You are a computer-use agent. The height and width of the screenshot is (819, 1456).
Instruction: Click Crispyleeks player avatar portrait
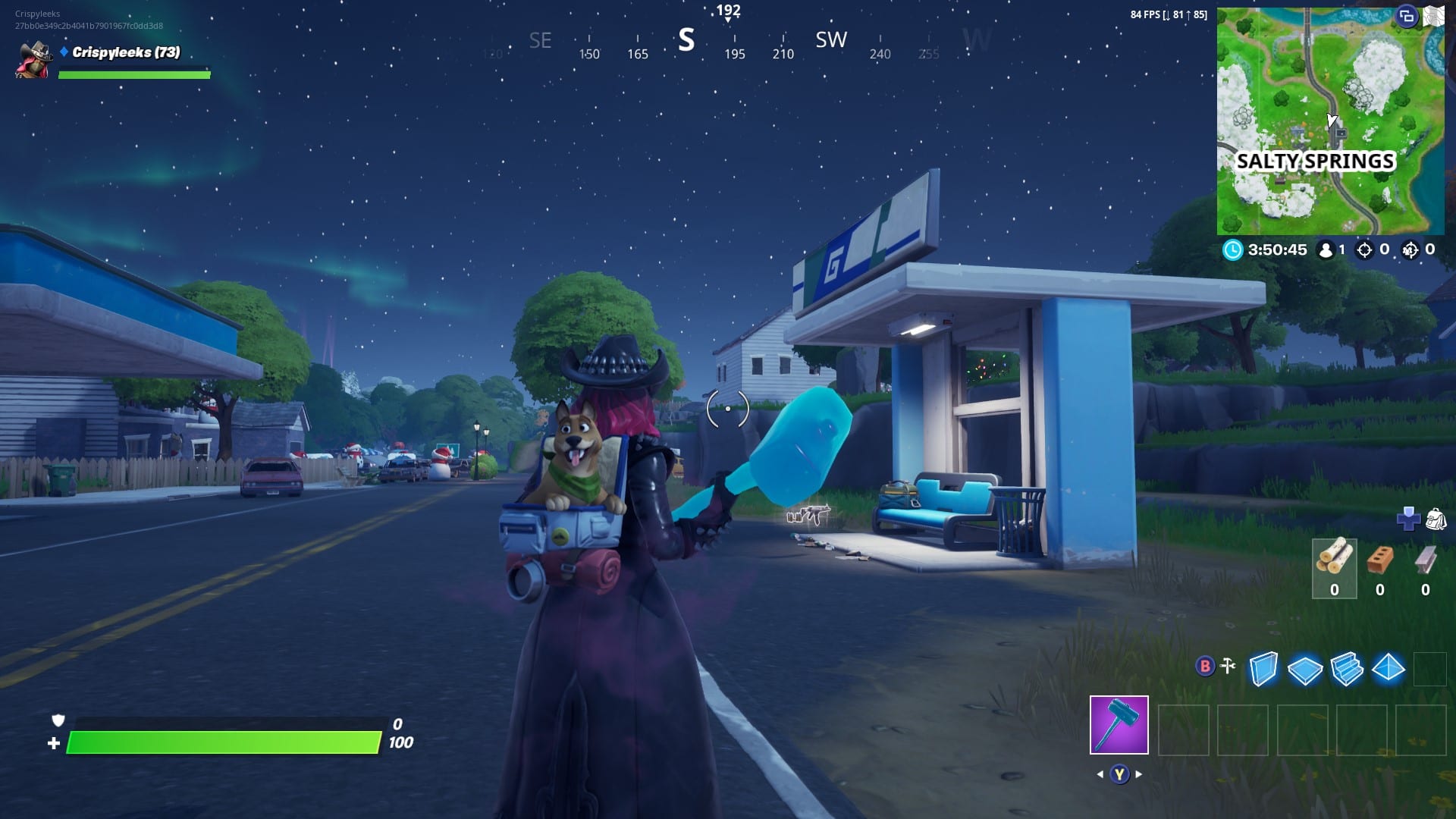pos(32,61)
